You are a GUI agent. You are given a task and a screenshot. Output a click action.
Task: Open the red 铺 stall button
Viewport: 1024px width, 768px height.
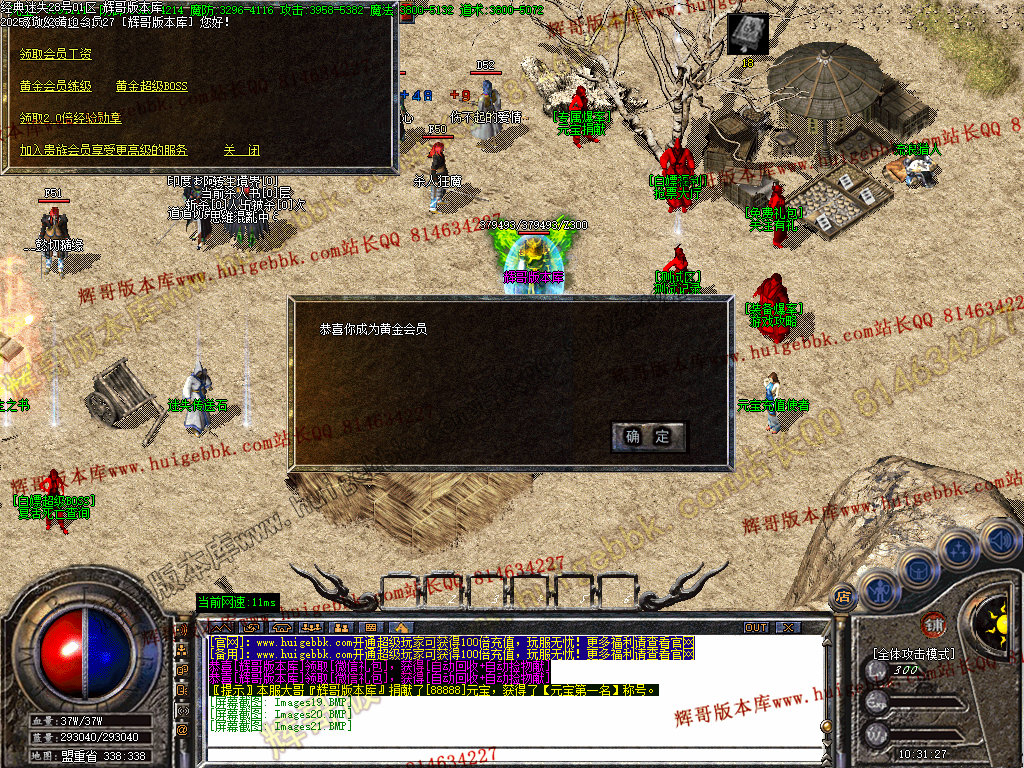point(934,622)
